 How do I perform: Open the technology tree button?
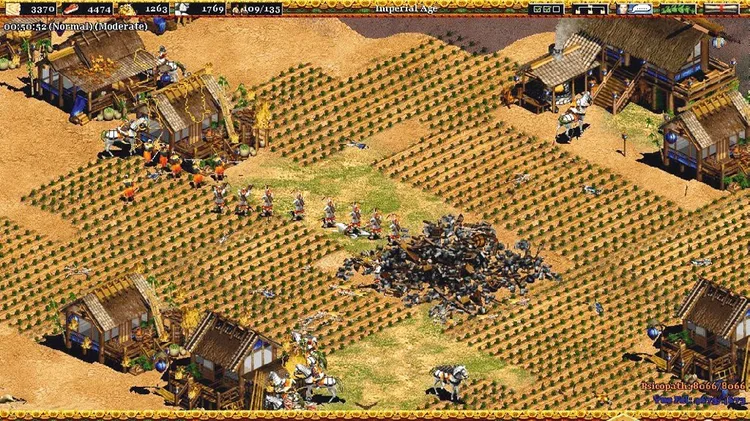pyautogui.click(x=592, y=8)
